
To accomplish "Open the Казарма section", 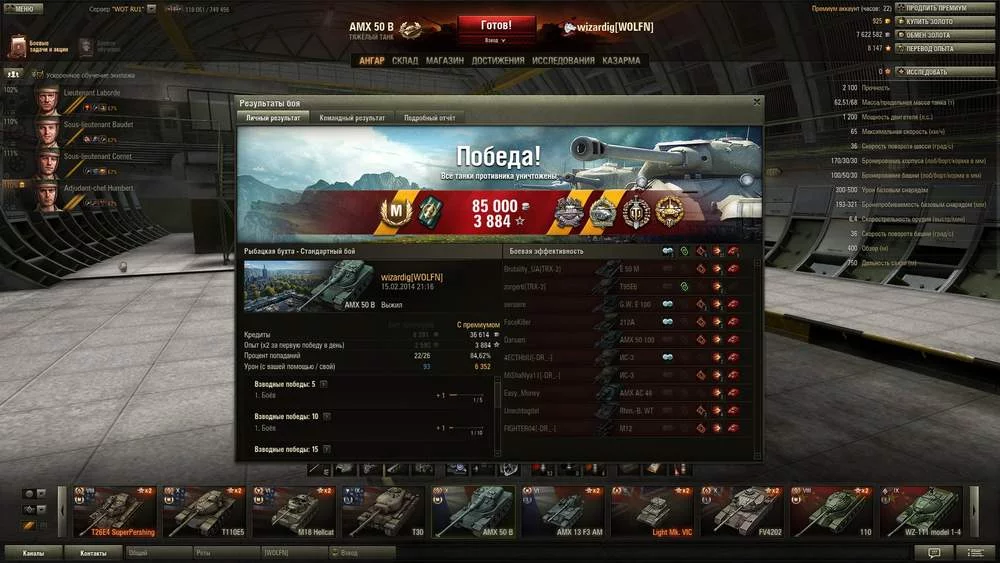I will coord(621,60).
